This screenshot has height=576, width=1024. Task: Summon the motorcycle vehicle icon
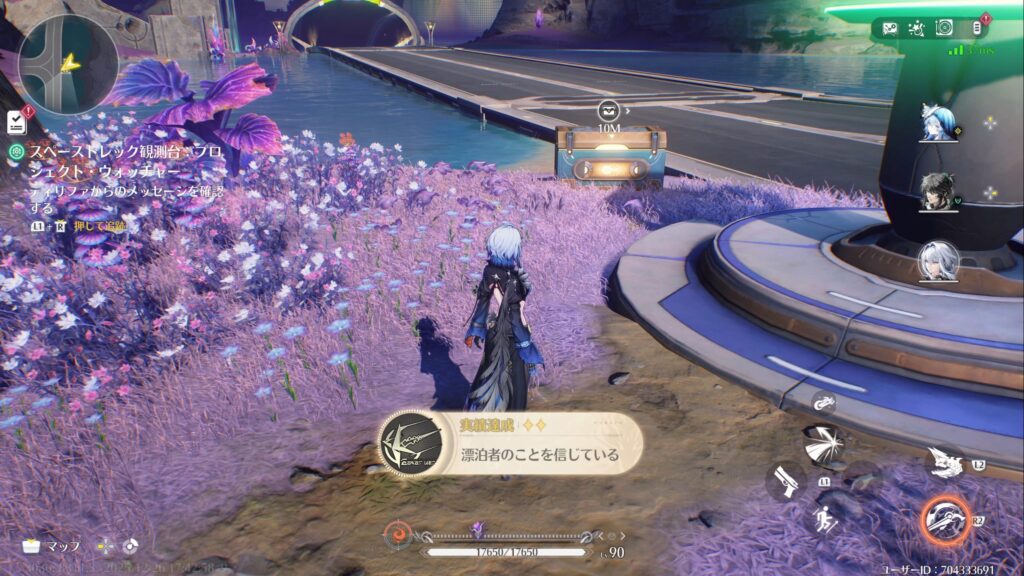(x=823, y=403)
